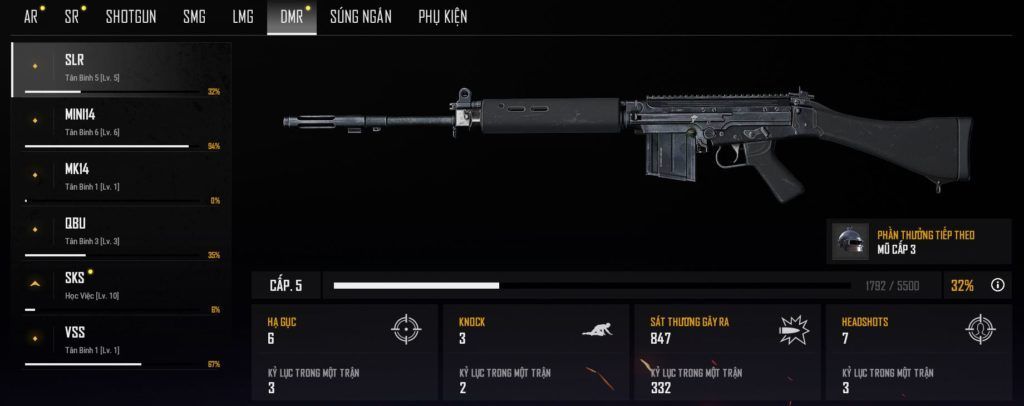Open the SR weapon category
This screenshot has width=1024, height=406.
click(x=72, y=16)
